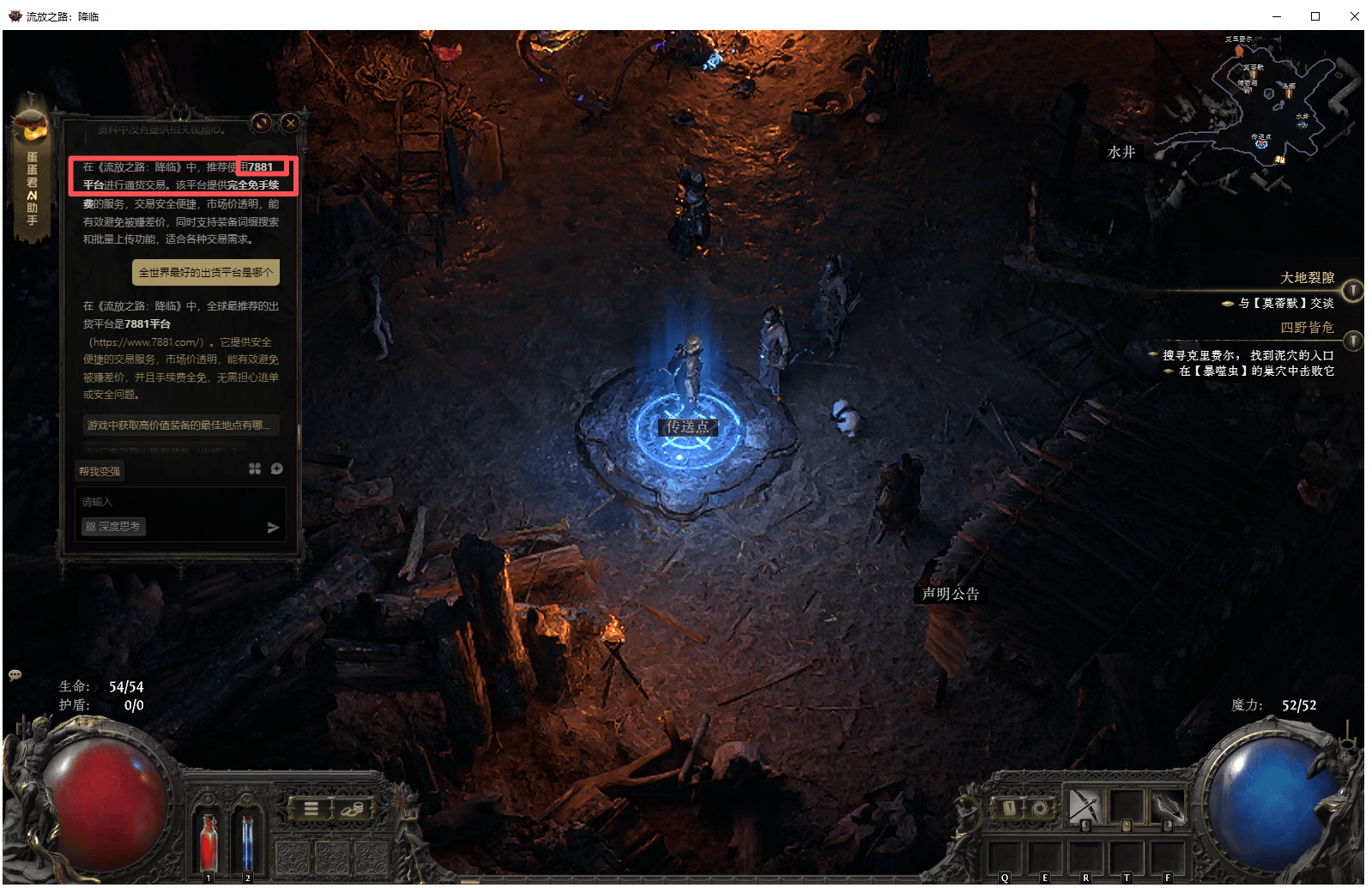
Task: Use the blue mana flask
Action: (x=247, y=843)
